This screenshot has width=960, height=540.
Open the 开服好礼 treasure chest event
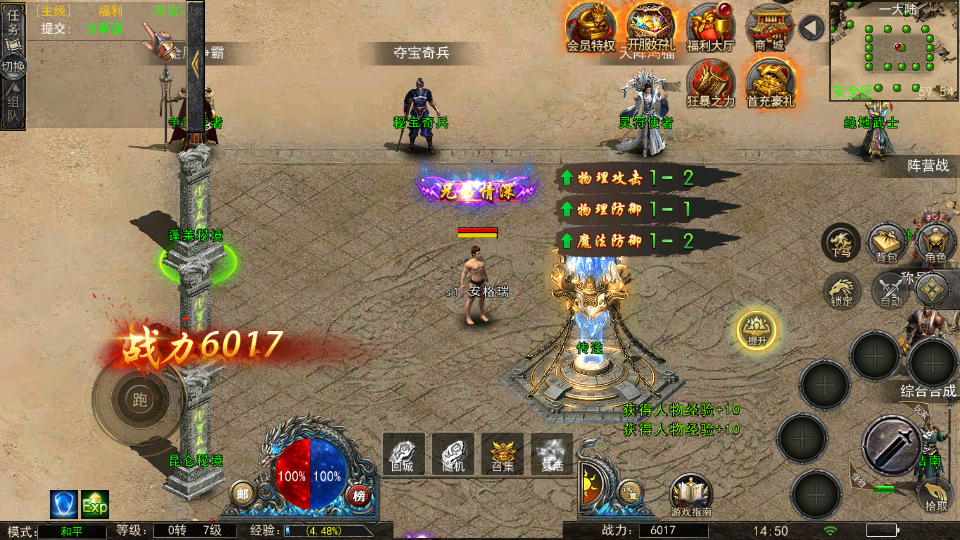coord(651,27)
